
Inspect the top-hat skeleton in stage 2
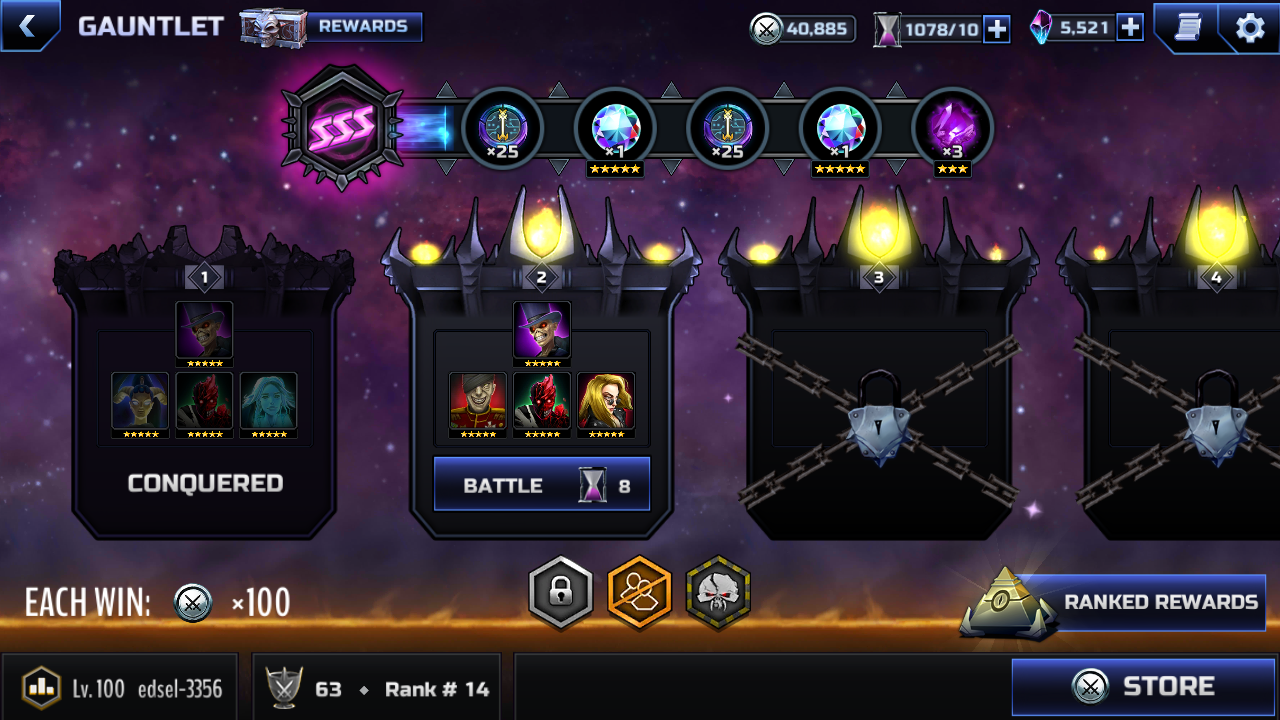(542, 330)
